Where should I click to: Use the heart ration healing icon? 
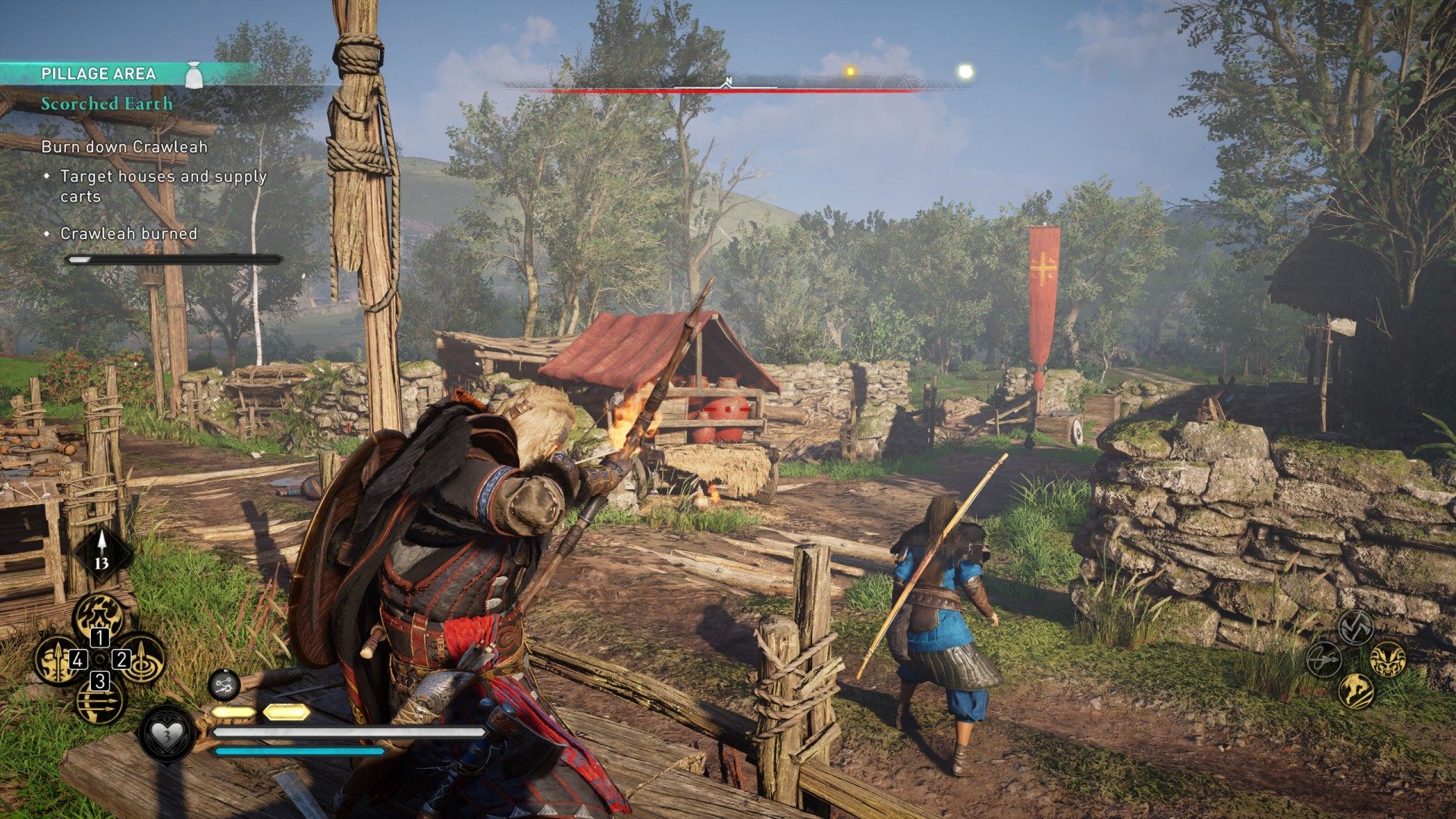[x=166, y=733]
